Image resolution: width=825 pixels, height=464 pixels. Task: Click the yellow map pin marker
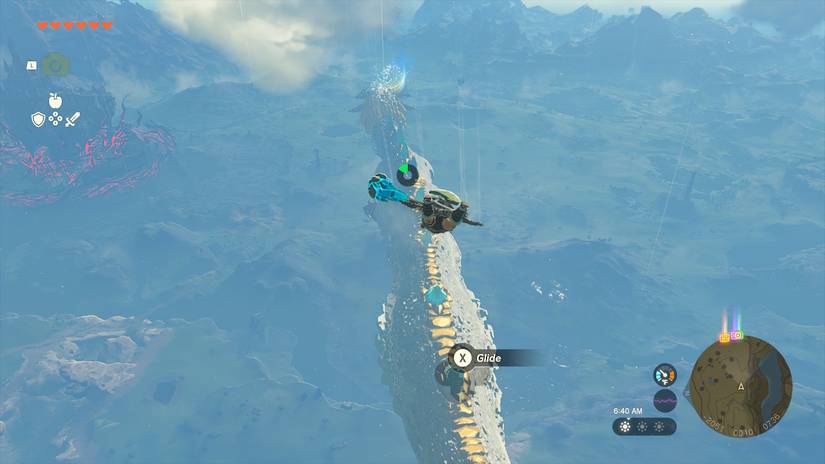[725, 337]
